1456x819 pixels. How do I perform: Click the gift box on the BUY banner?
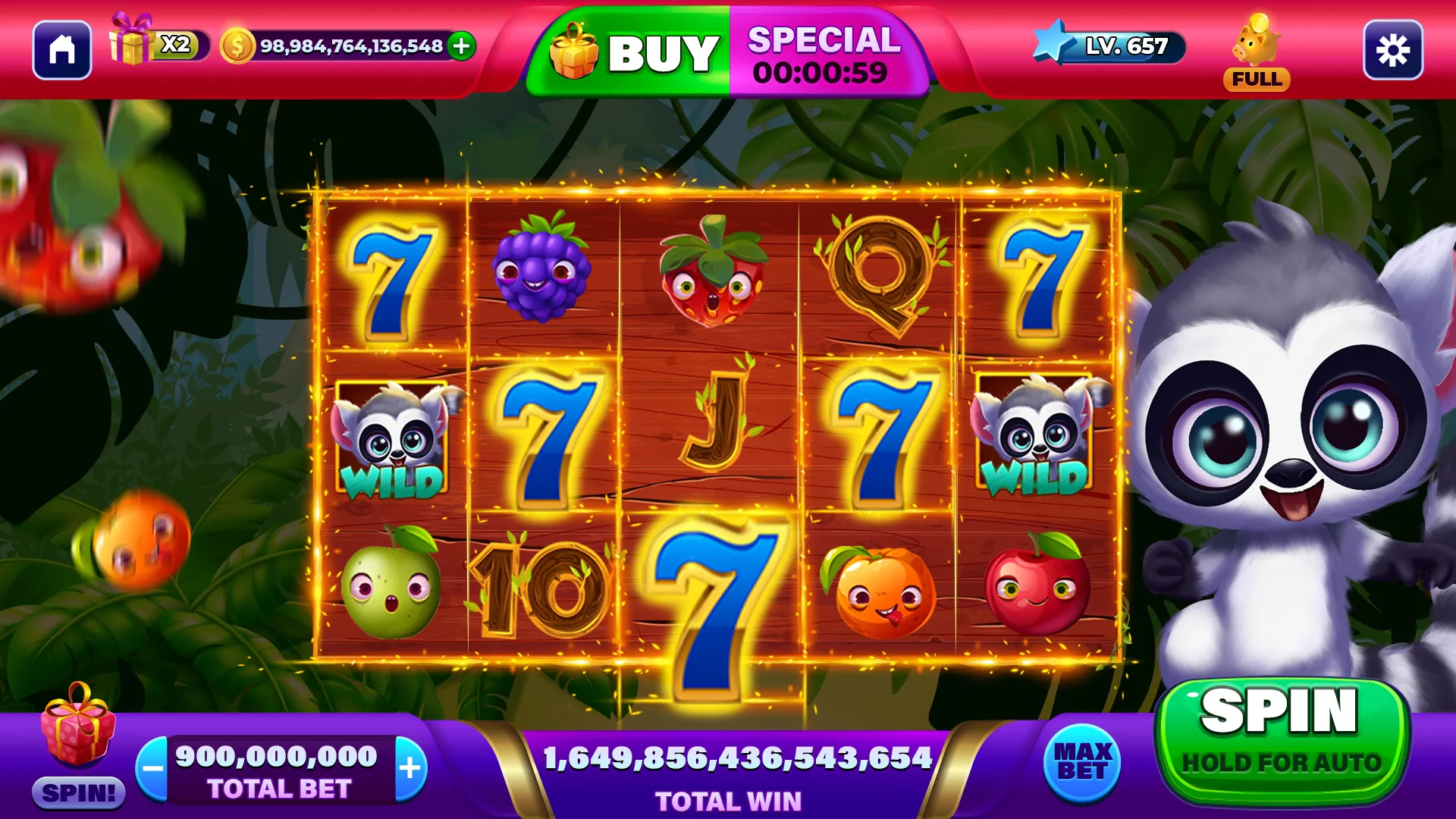(x=578, y=49)
